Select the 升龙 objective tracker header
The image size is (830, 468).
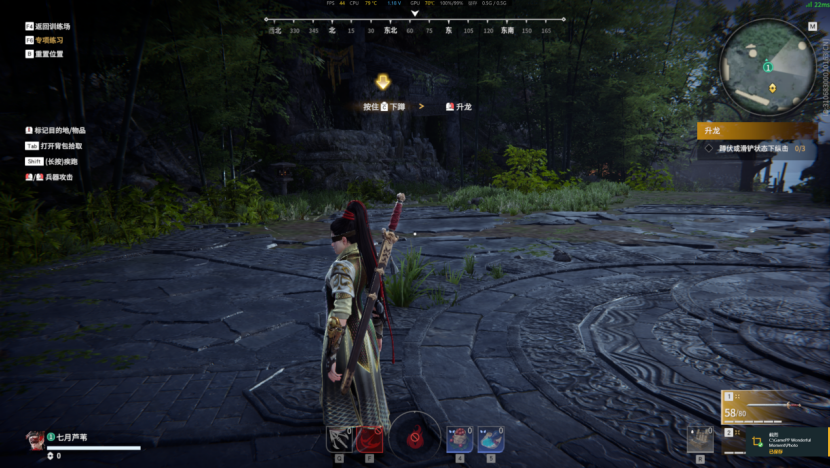tap(756, 131)
